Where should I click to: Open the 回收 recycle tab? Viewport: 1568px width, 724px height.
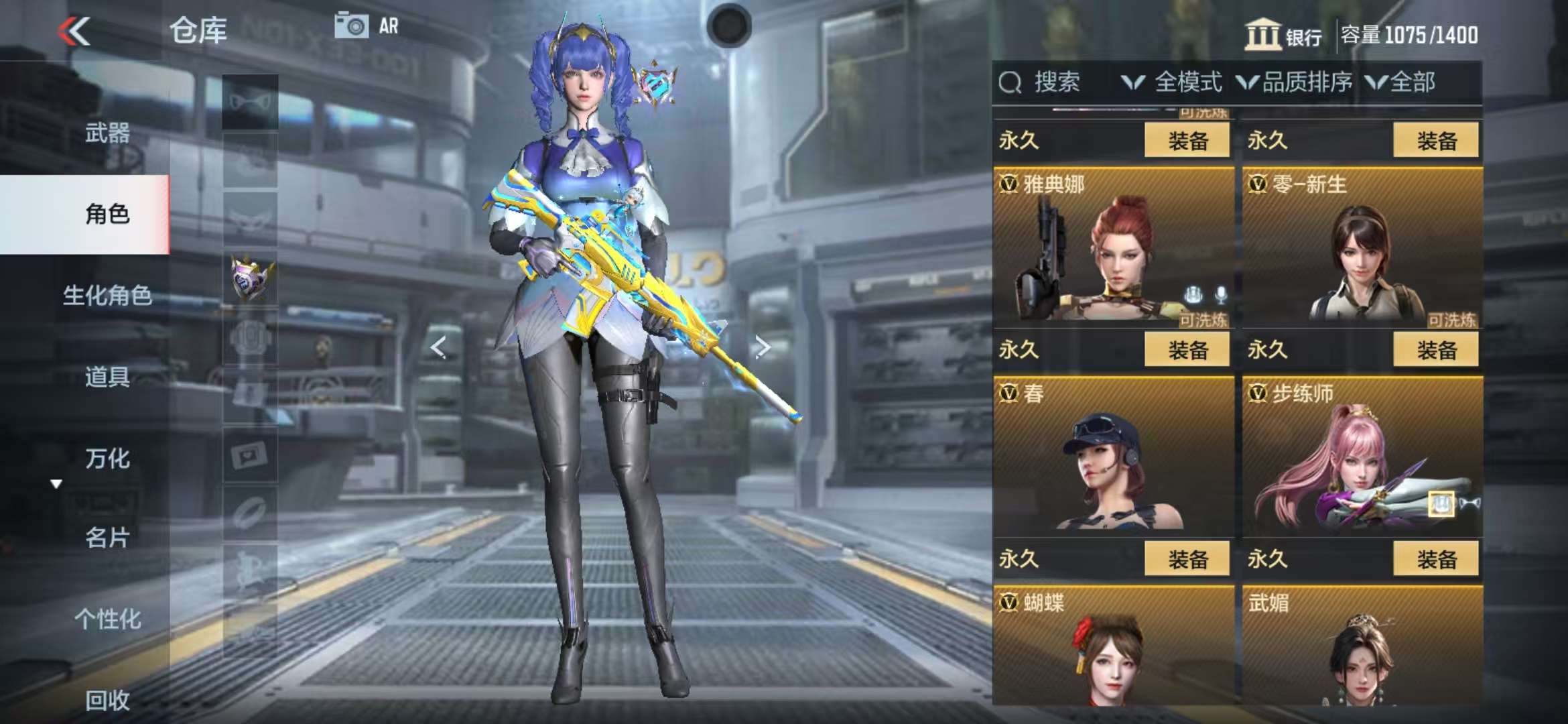107,700
